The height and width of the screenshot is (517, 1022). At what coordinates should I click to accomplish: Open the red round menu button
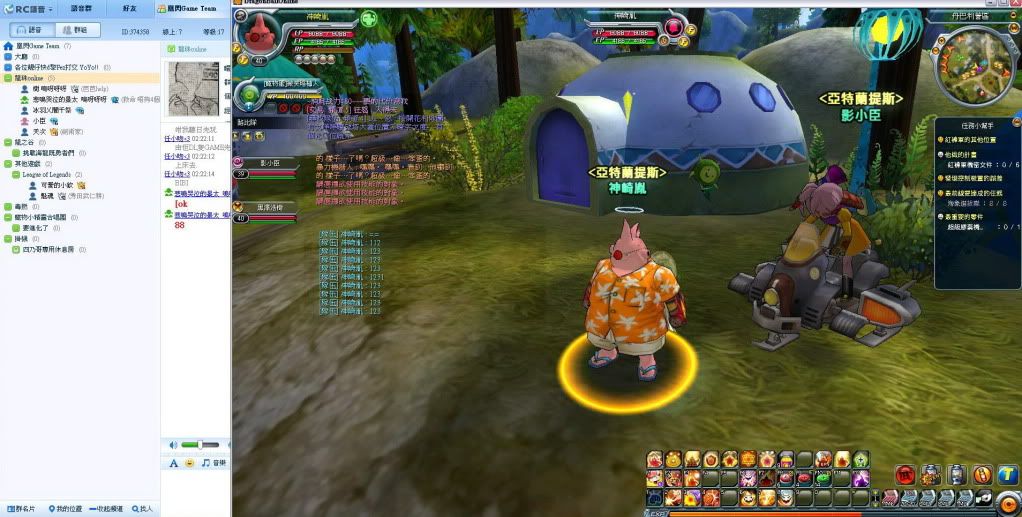pyautogui.click(x=905, y=475)
